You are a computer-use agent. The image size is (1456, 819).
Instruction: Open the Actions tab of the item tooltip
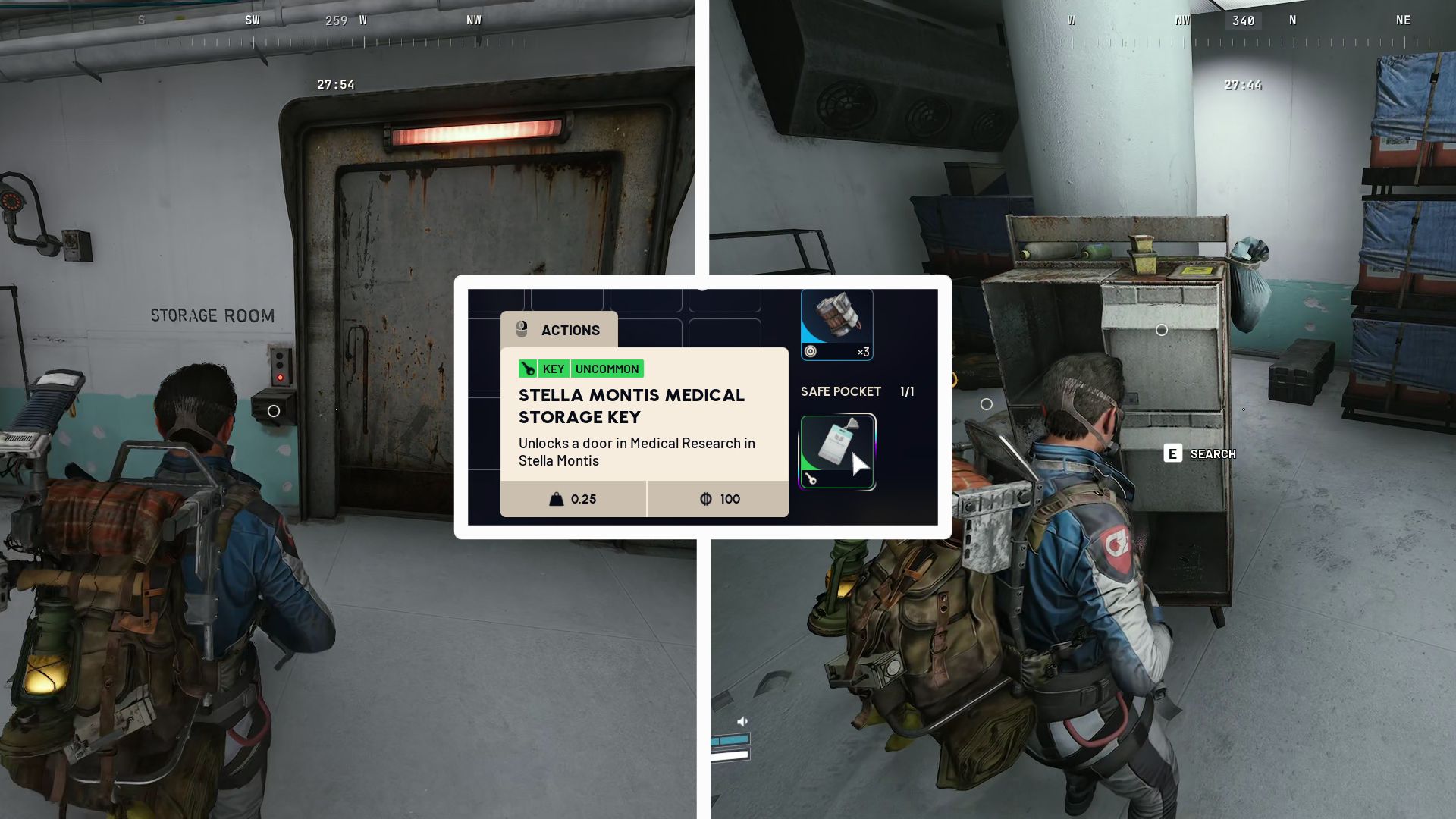[569, 329]
